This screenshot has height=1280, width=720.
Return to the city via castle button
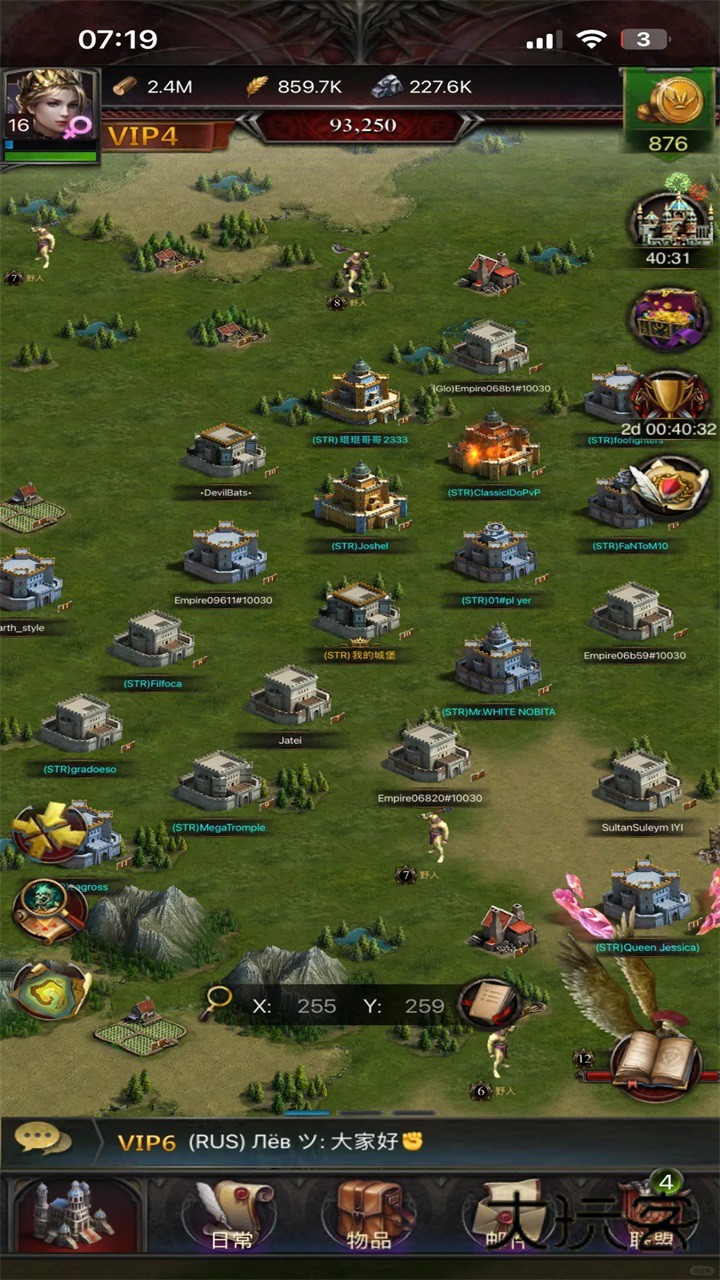pos(73,1216)
